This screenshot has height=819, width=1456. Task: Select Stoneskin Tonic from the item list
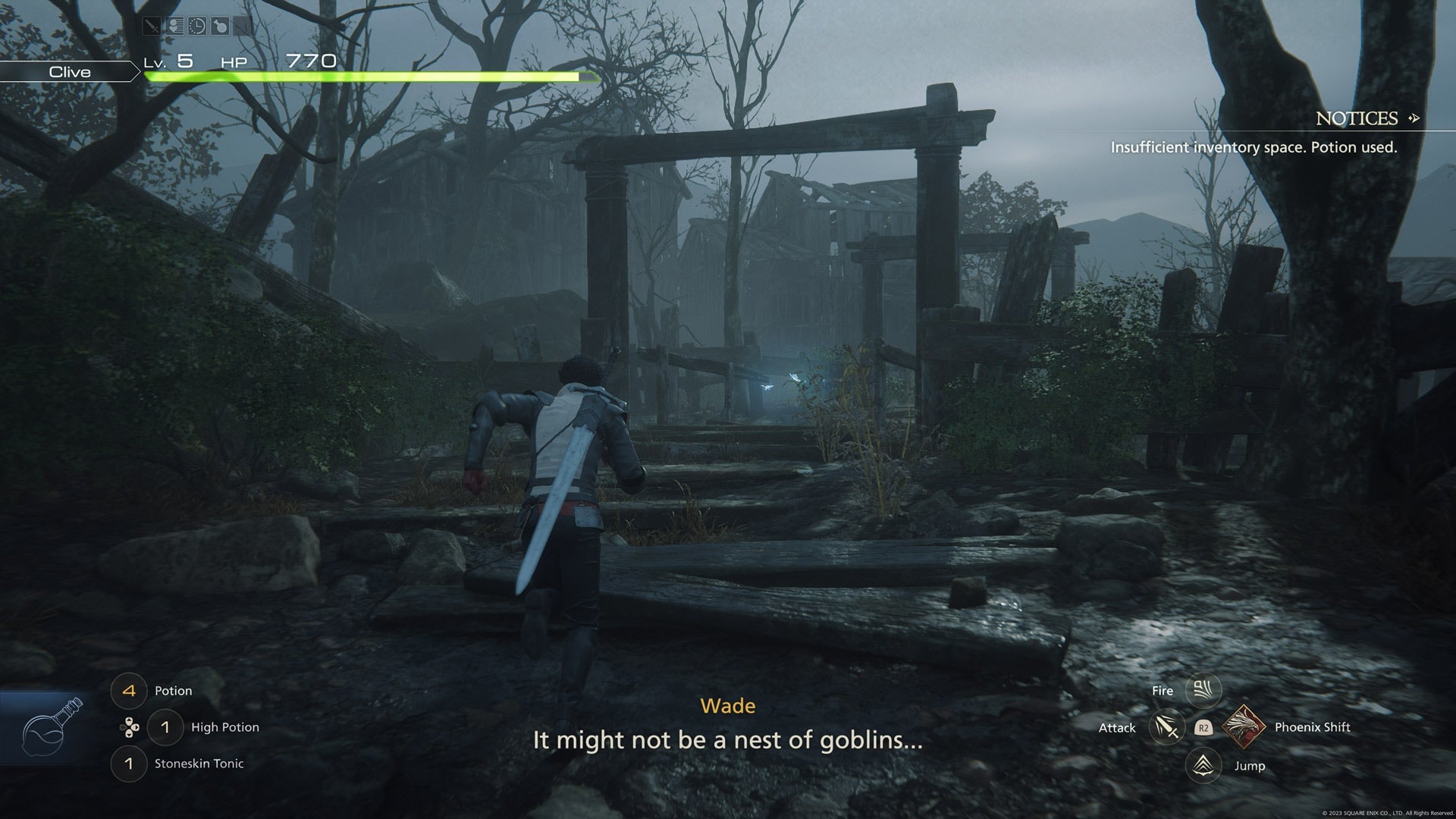pyautogui.click(x=199, y=764)
